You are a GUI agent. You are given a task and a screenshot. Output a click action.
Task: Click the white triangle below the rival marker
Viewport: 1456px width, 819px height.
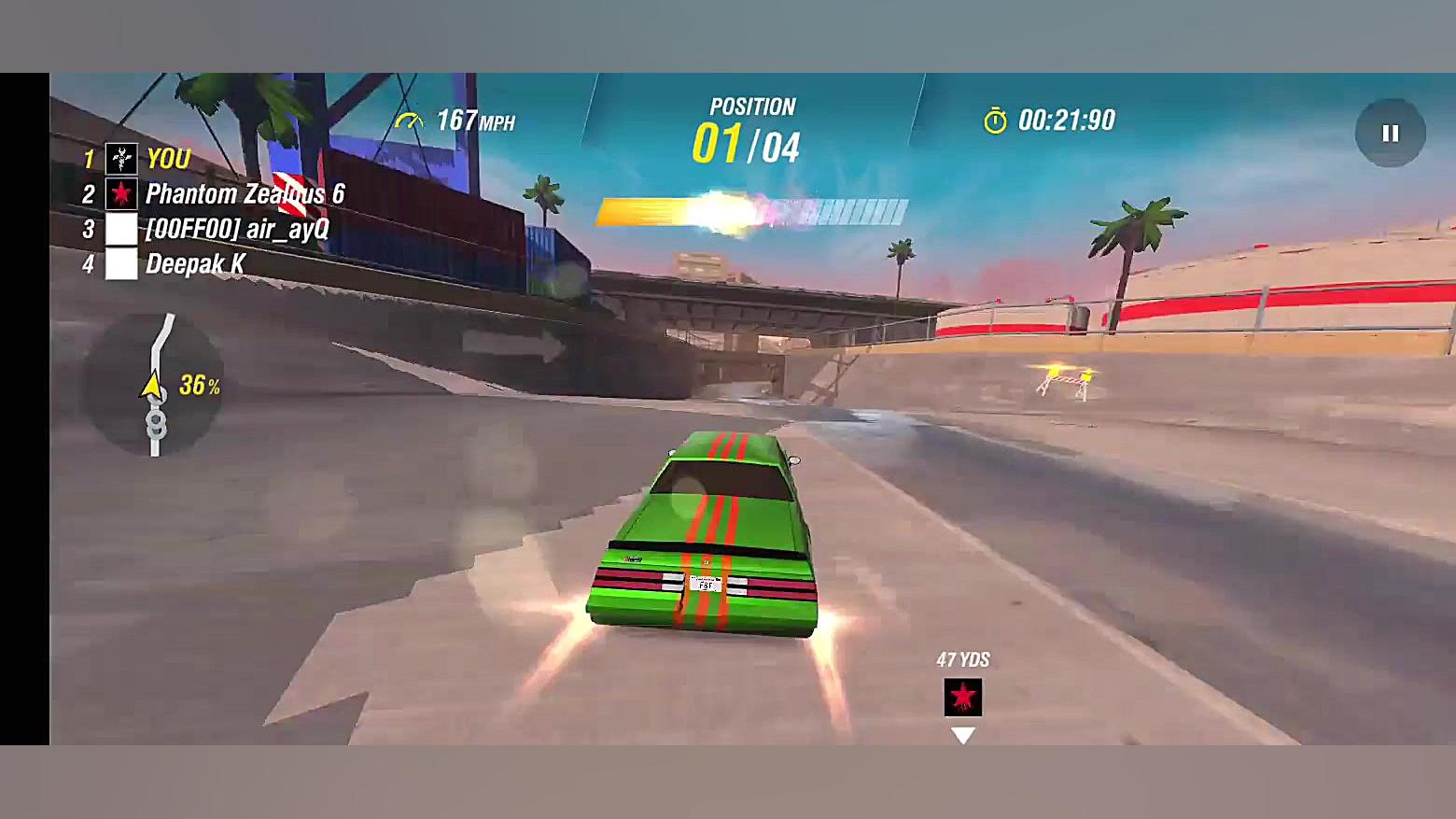point(961,736)
